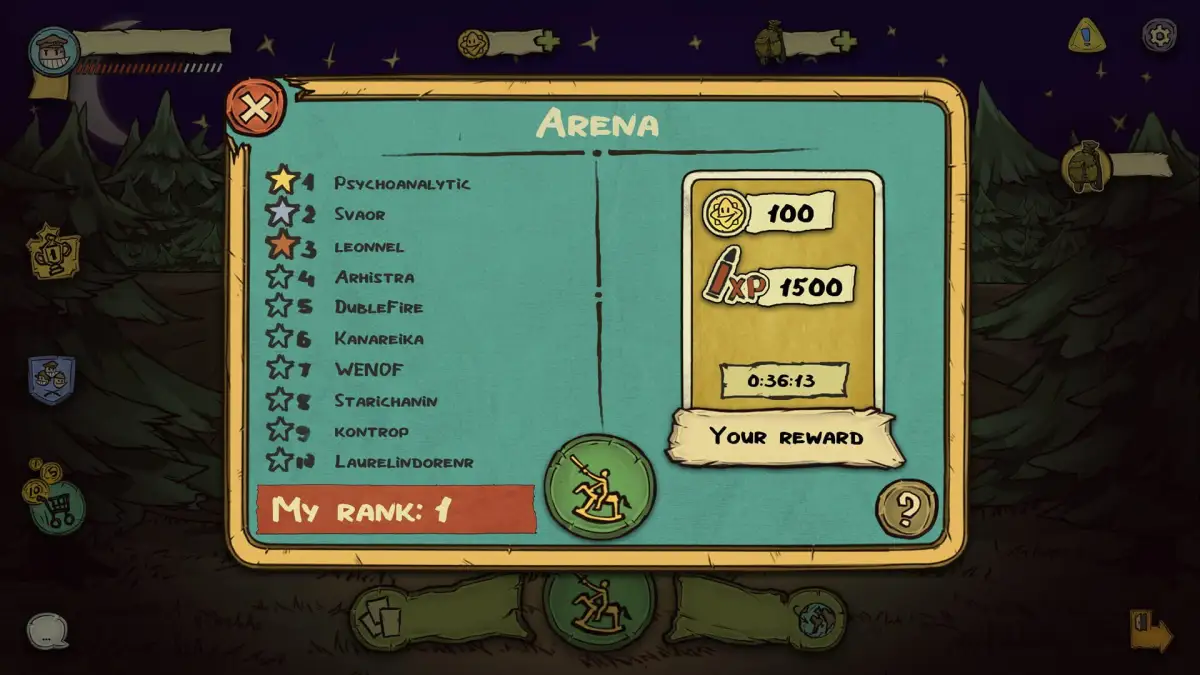
Task: Select WENOF leaderboard entry
Action: (368, 369)
